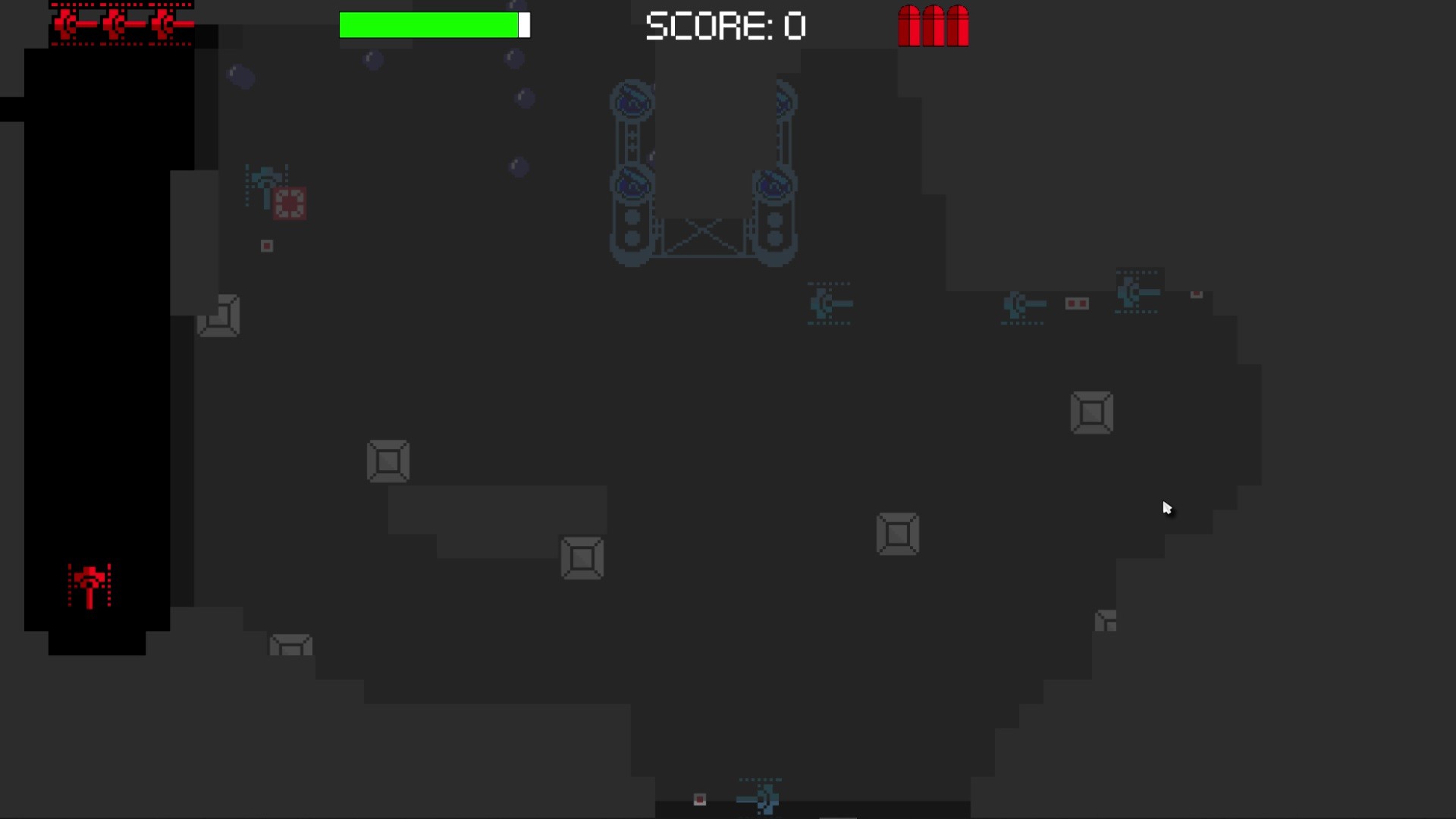
Task: Click the red player ship sprite
Action: coord(89,584)
